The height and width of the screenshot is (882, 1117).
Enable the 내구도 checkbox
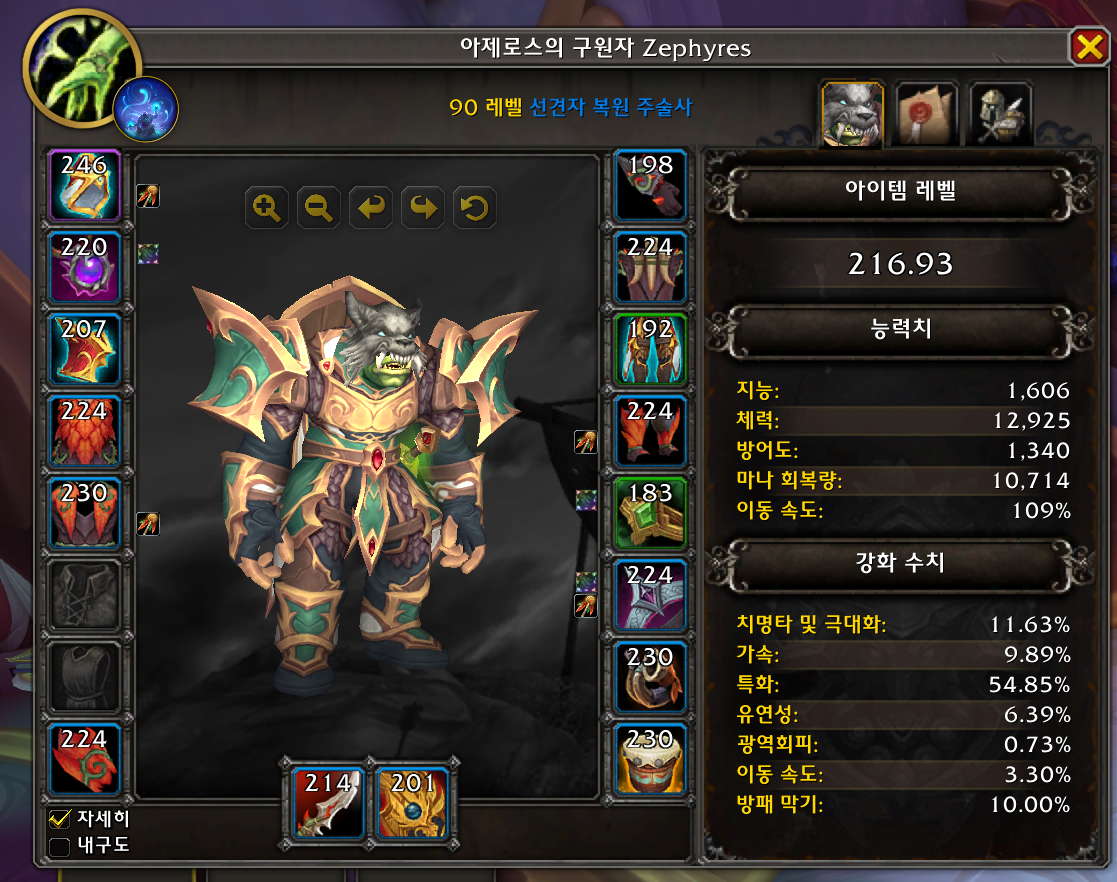(60, 847)
